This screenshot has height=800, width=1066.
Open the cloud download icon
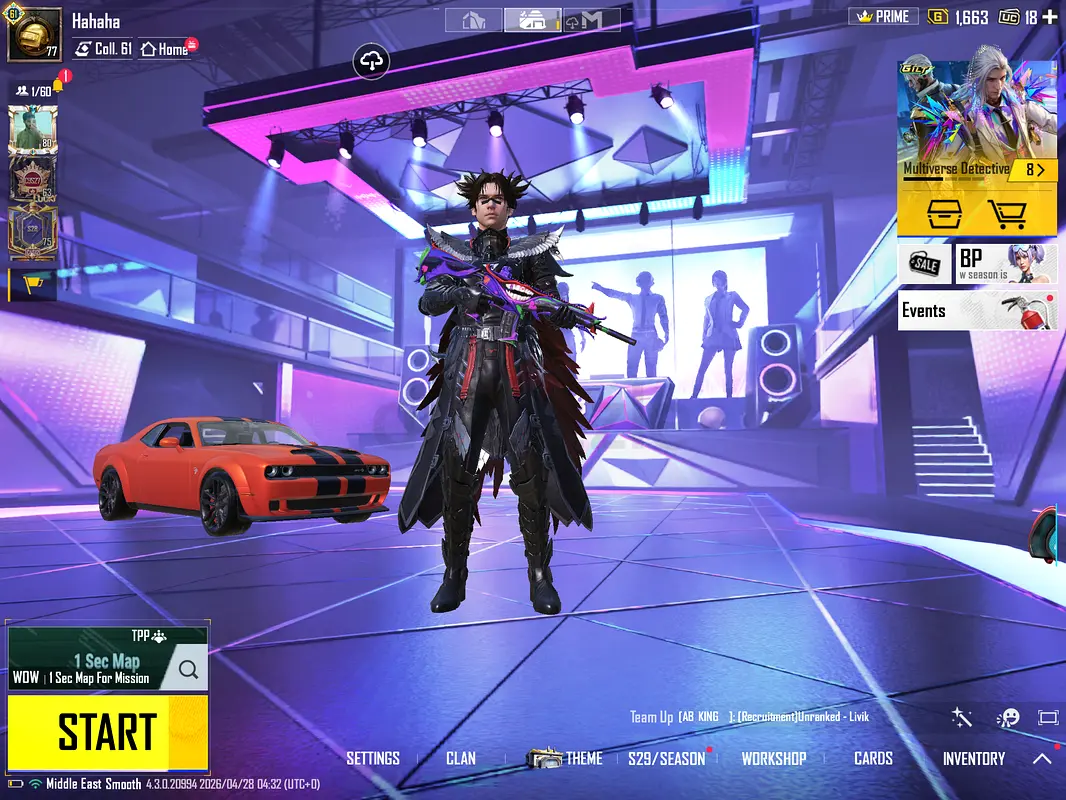tap(371, 62)
